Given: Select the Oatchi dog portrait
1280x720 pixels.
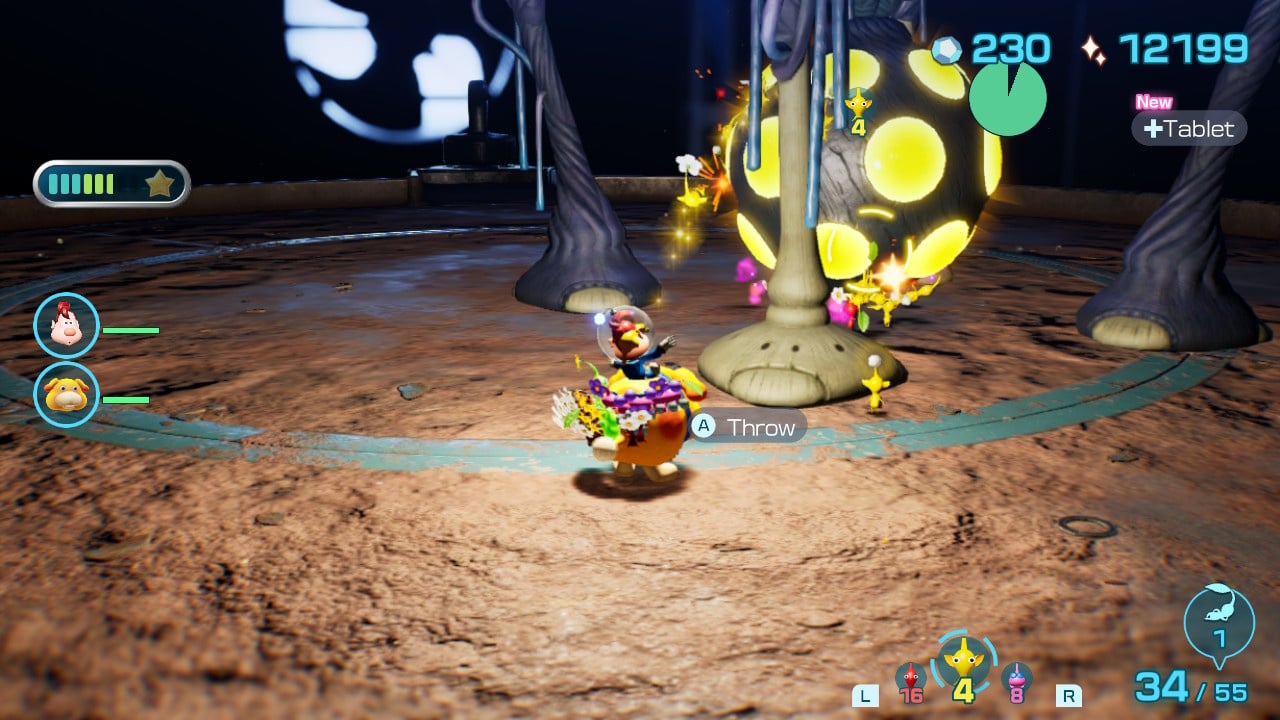Looking at the screenshot, I should (x=66, y=394).
